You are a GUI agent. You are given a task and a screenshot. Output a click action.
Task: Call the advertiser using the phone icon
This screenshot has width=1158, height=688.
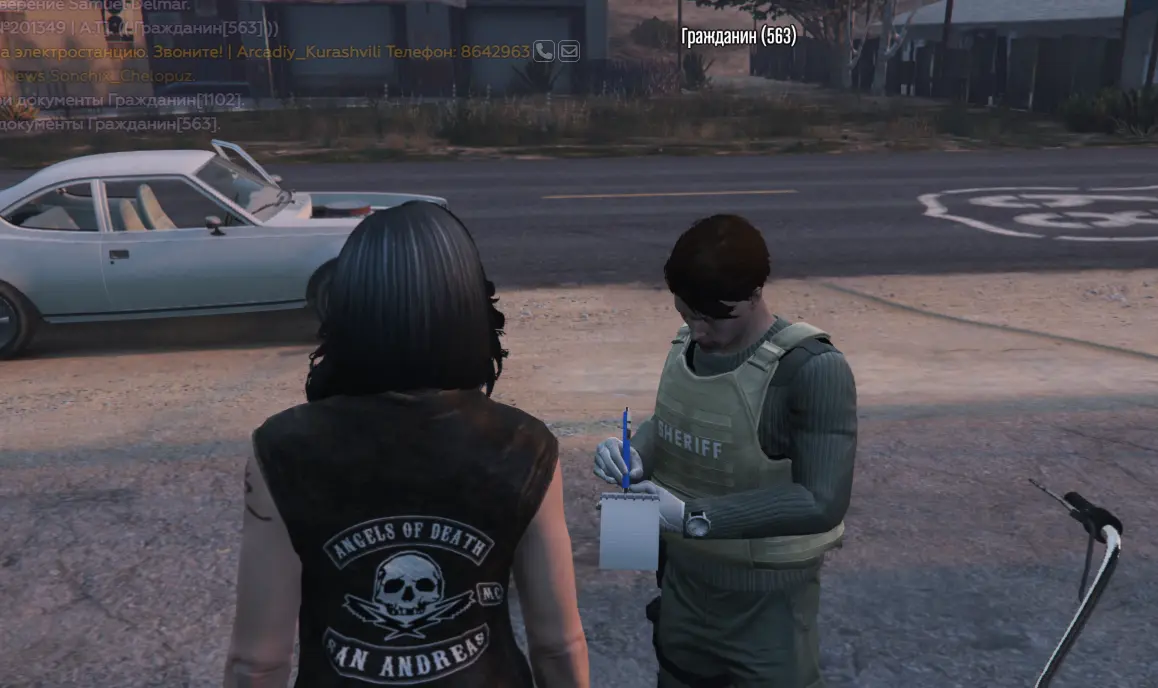click(x=544, y=51)
